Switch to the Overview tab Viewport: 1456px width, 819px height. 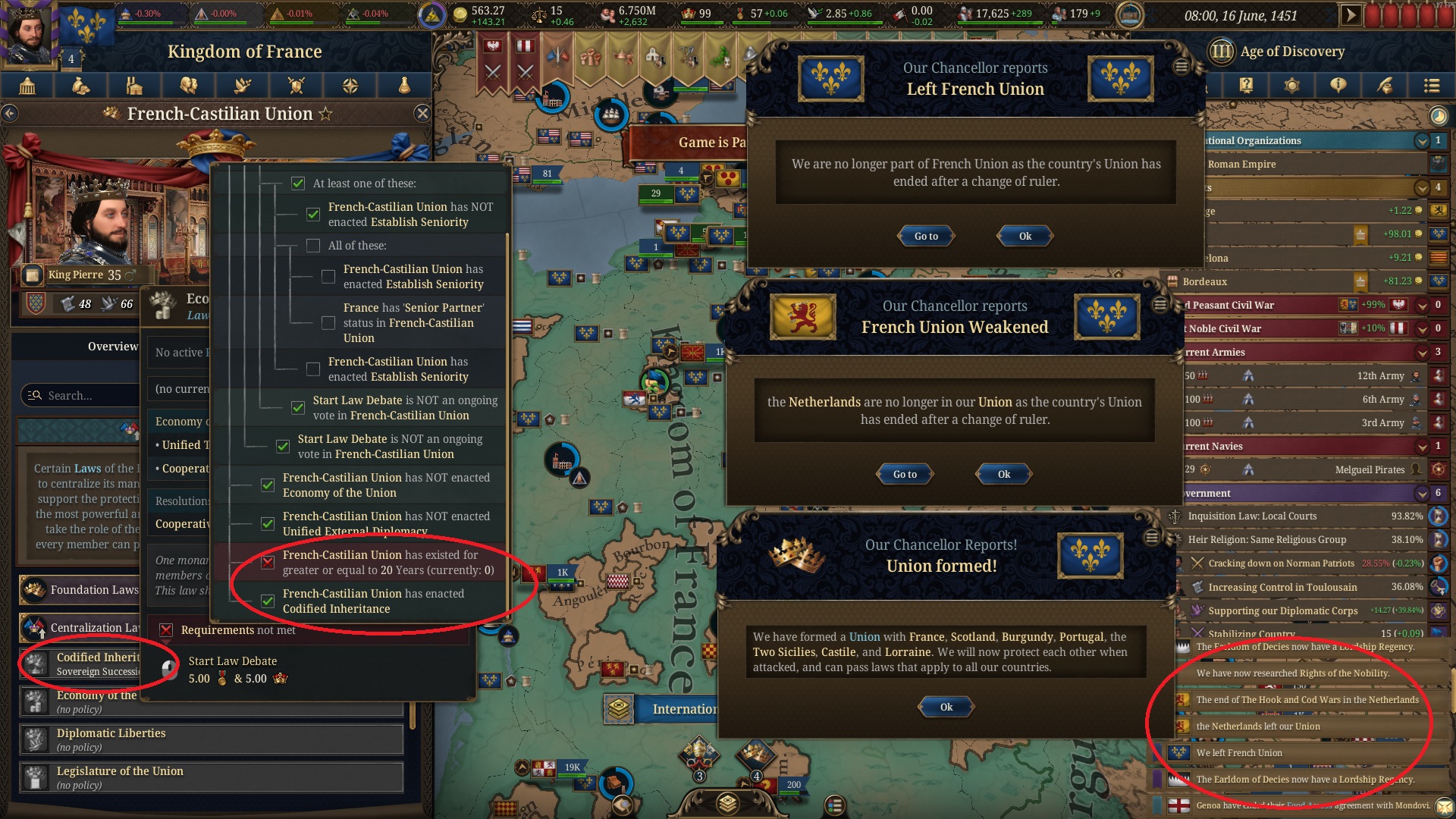pos(112,346)
